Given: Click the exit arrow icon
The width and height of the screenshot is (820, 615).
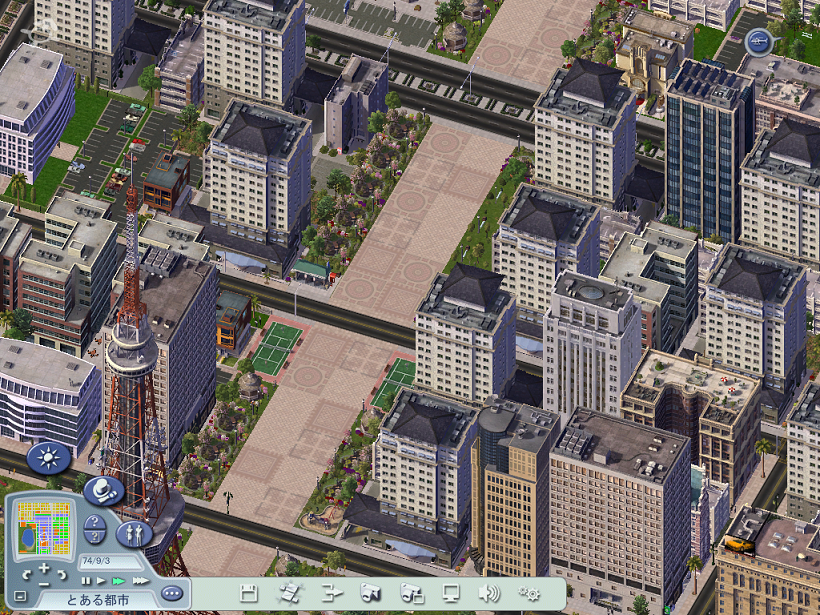Looking at the screenshot, I should pos(331,593).
